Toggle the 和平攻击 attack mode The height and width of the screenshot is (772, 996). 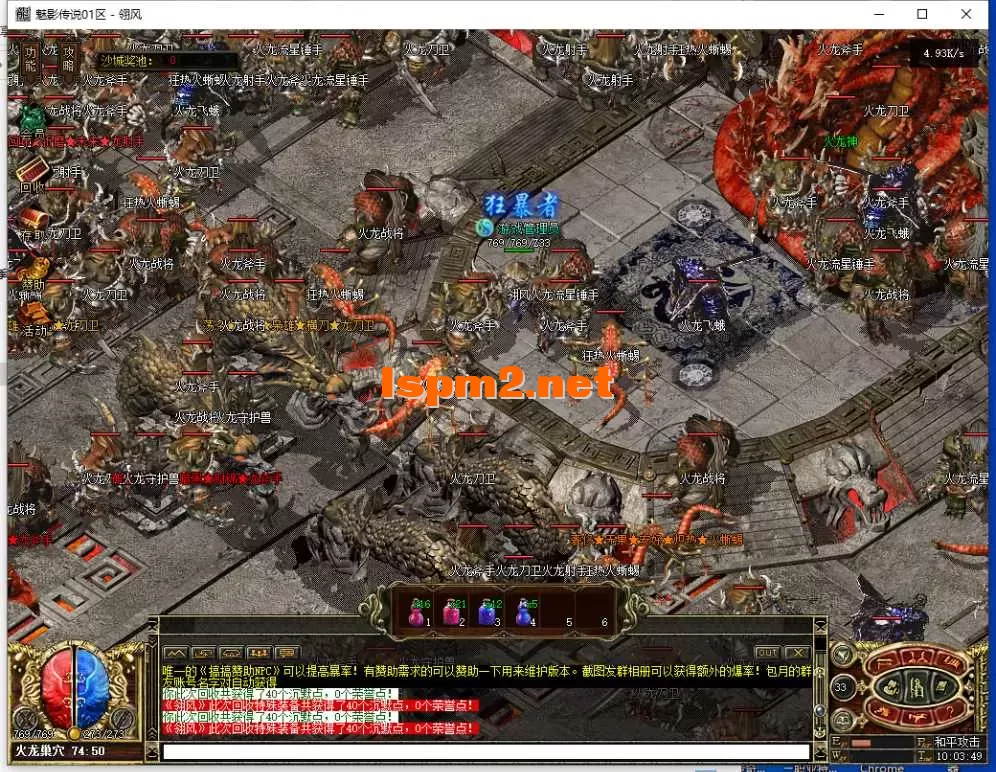958,742
